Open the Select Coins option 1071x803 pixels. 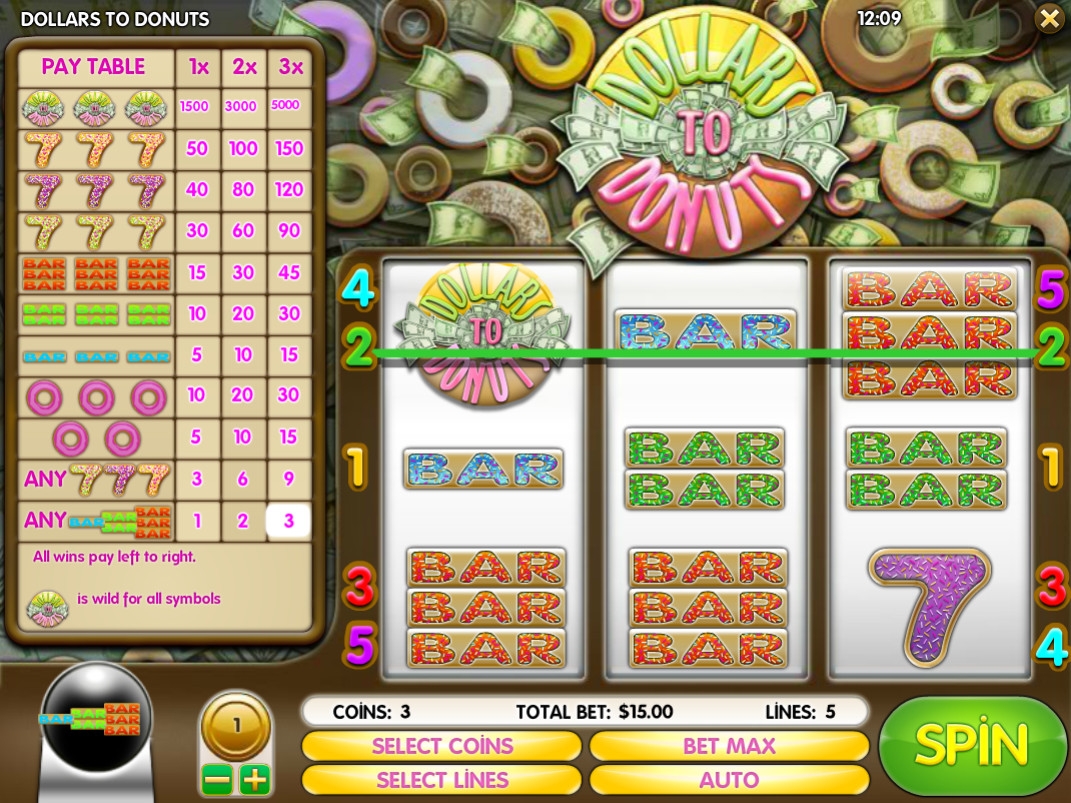[x=441, y=746]
